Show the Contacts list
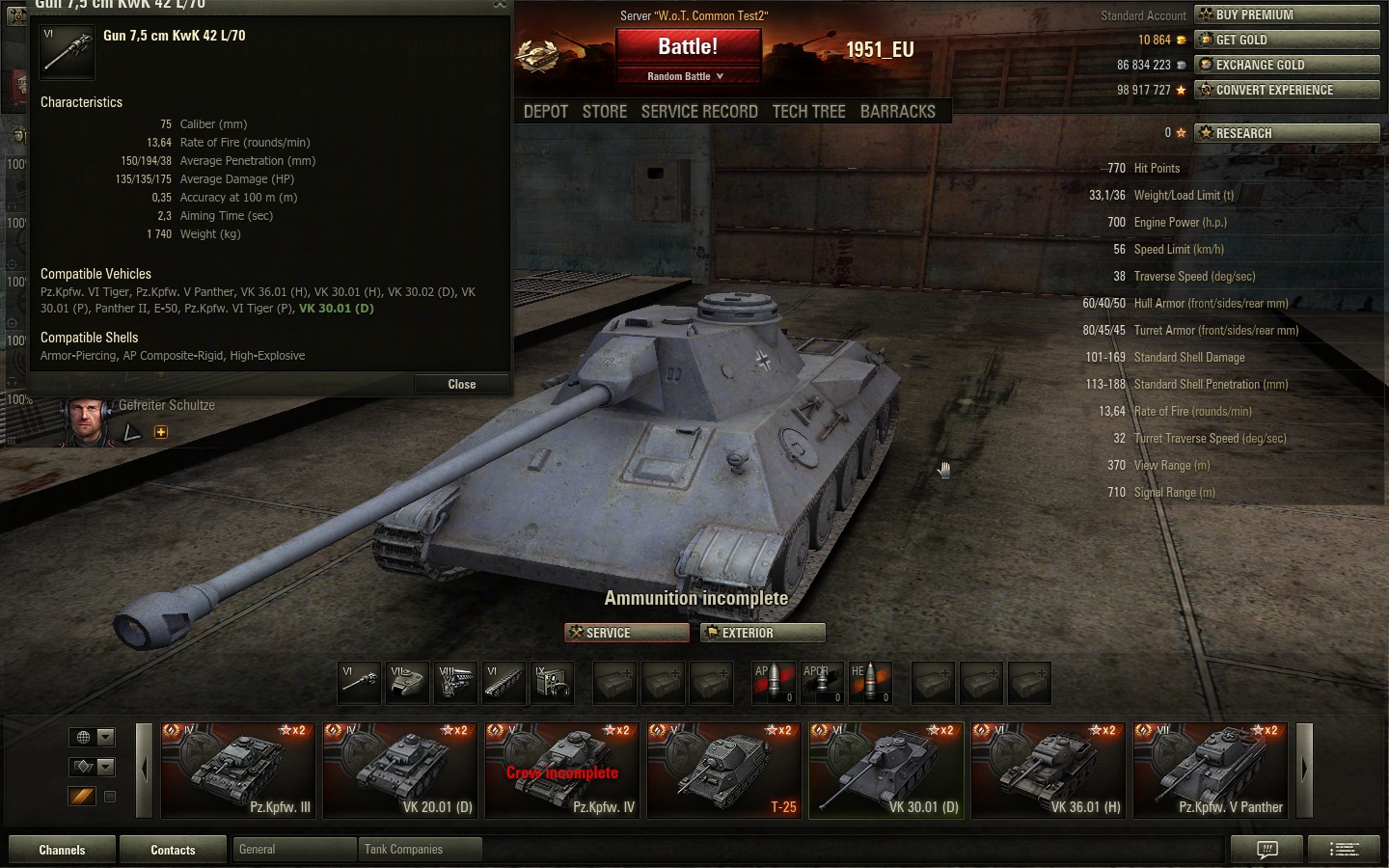Screen dimensions: 1389x868 click(173, 850)
